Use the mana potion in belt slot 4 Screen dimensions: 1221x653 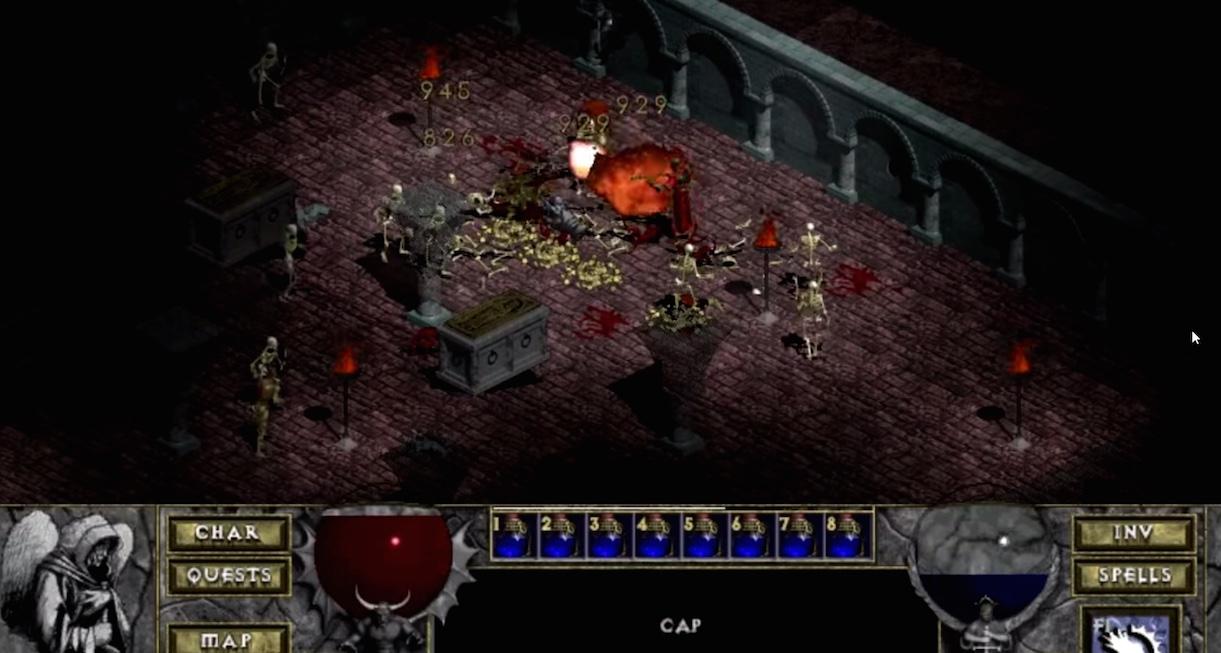(x=657, y=536)
